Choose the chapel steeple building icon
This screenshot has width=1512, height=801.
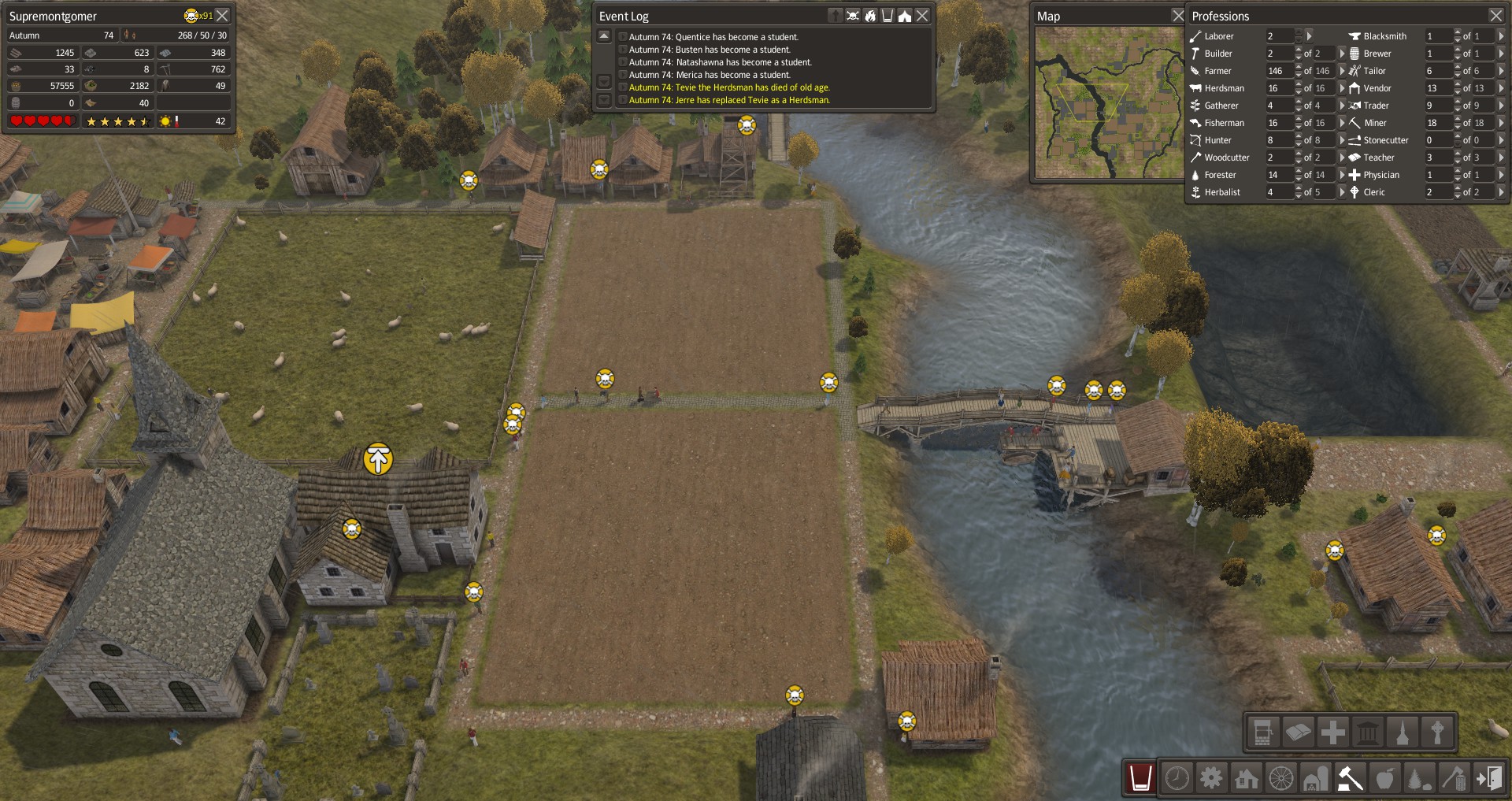1403,732
